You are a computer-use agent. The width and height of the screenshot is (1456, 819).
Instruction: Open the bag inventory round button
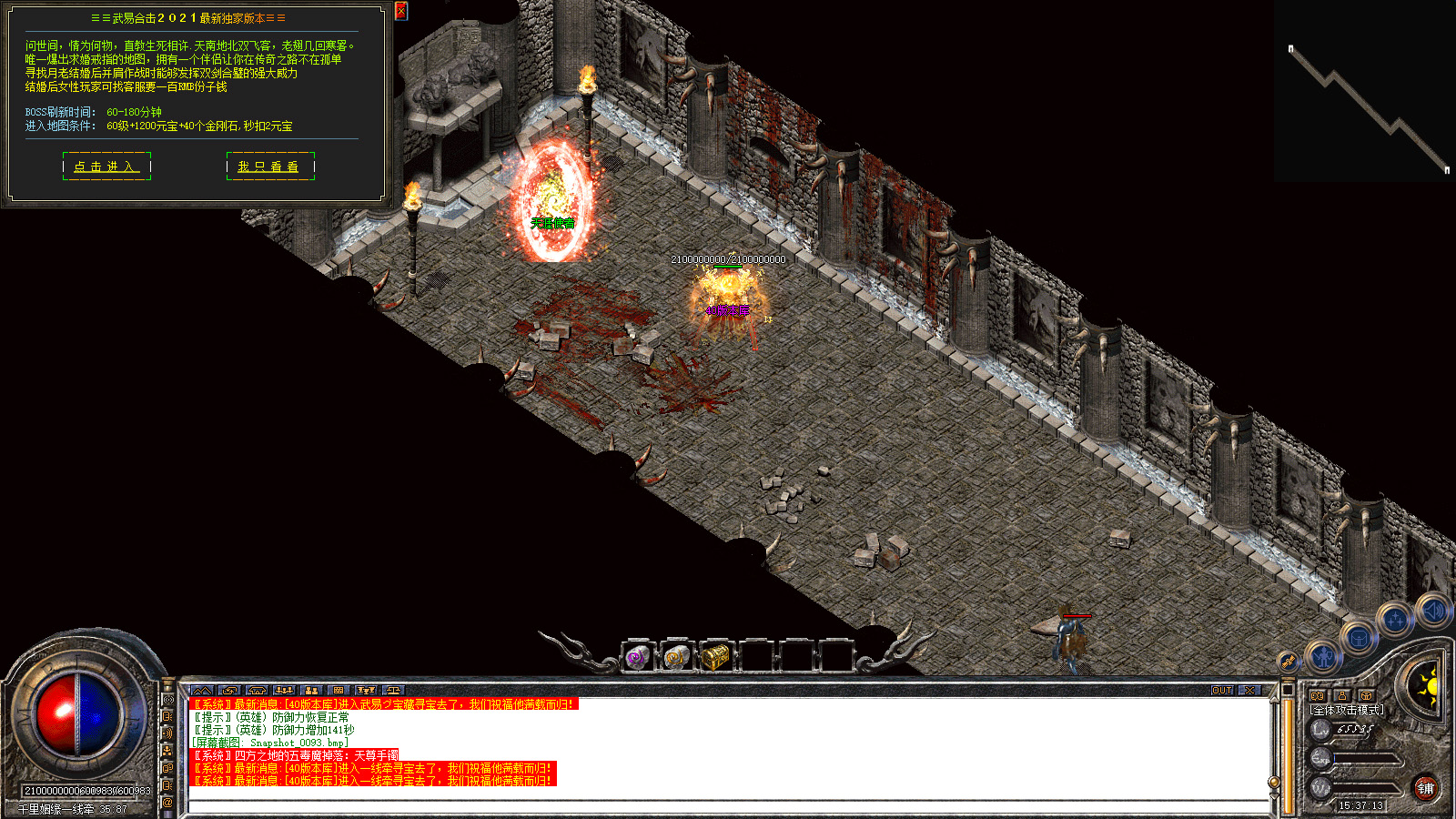coord(1358,639)
